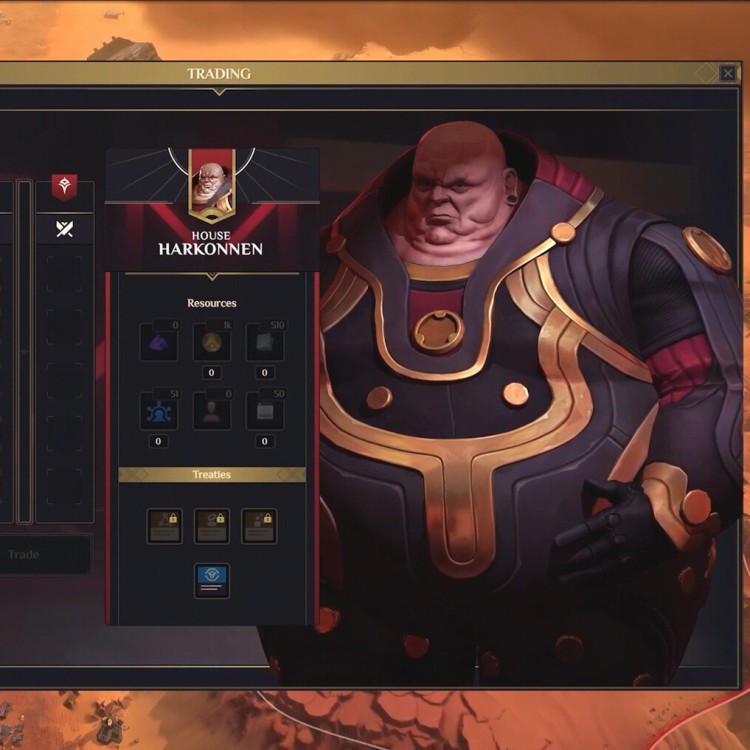750x750 pixels.
Task: Select the Baron Harkonnen portrait banner
Action: pos(212,185)
